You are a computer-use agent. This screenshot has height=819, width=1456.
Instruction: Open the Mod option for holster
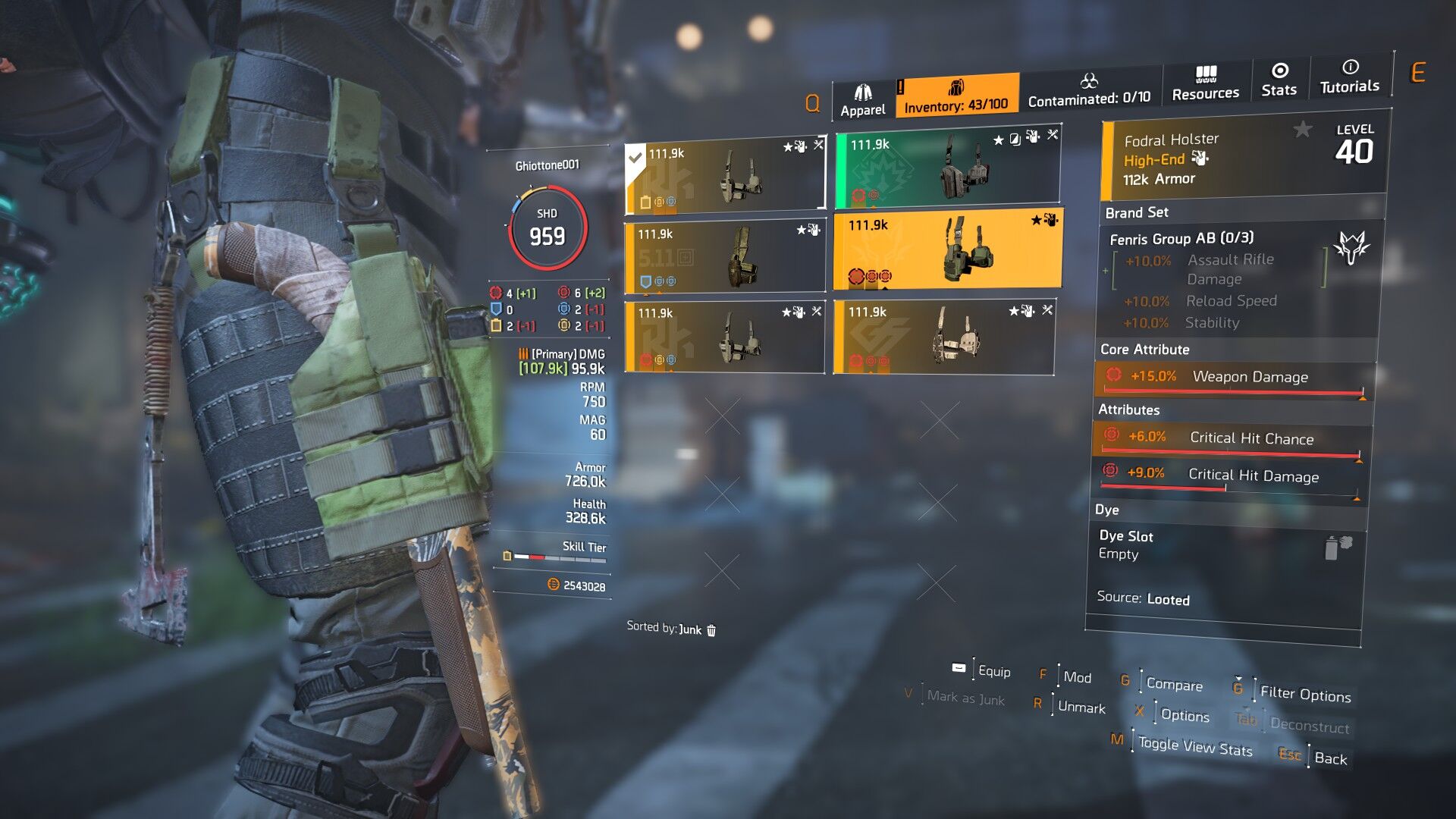1077,677
